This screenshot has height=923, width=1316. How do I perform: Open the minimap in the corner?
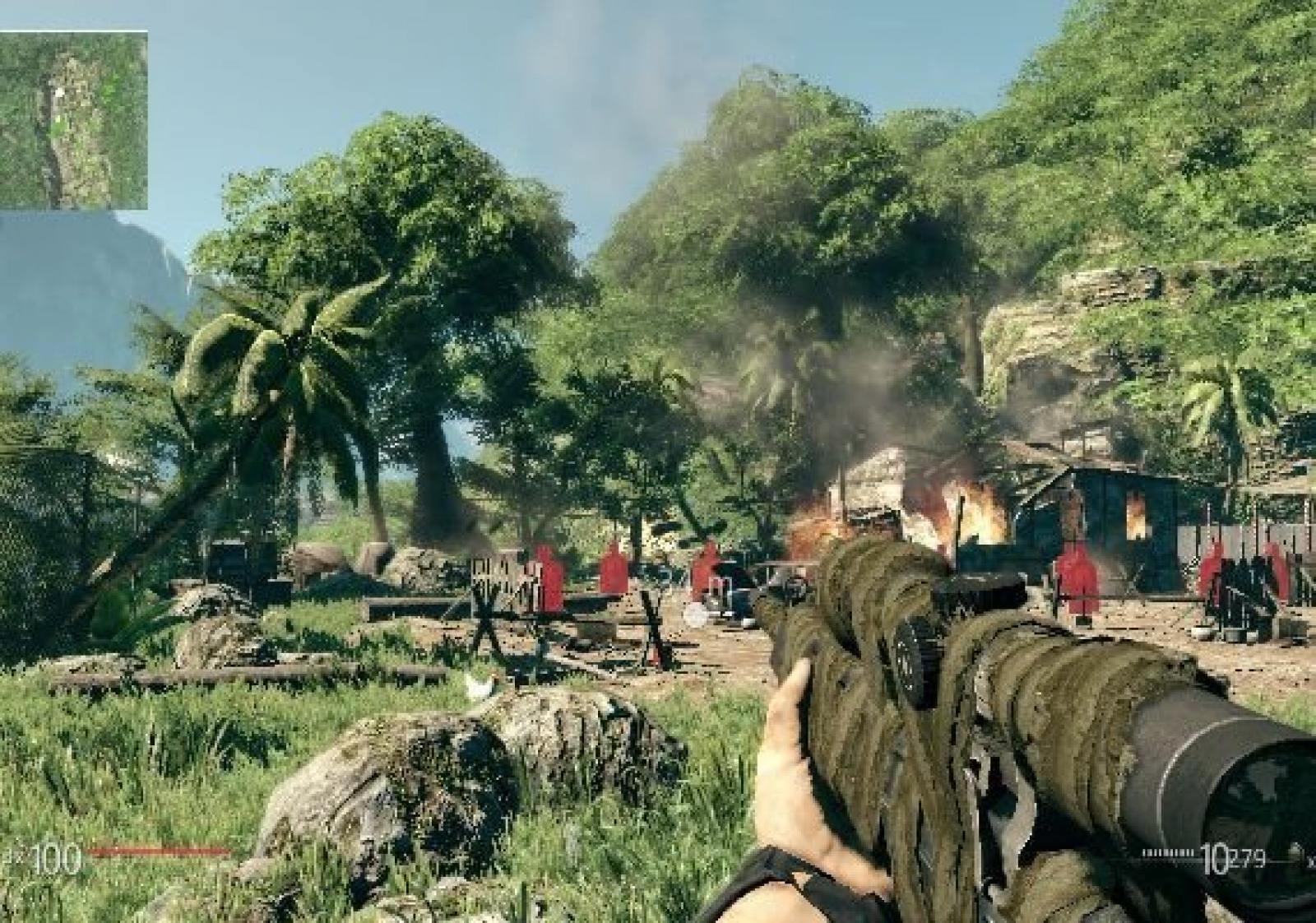[73, 120]
